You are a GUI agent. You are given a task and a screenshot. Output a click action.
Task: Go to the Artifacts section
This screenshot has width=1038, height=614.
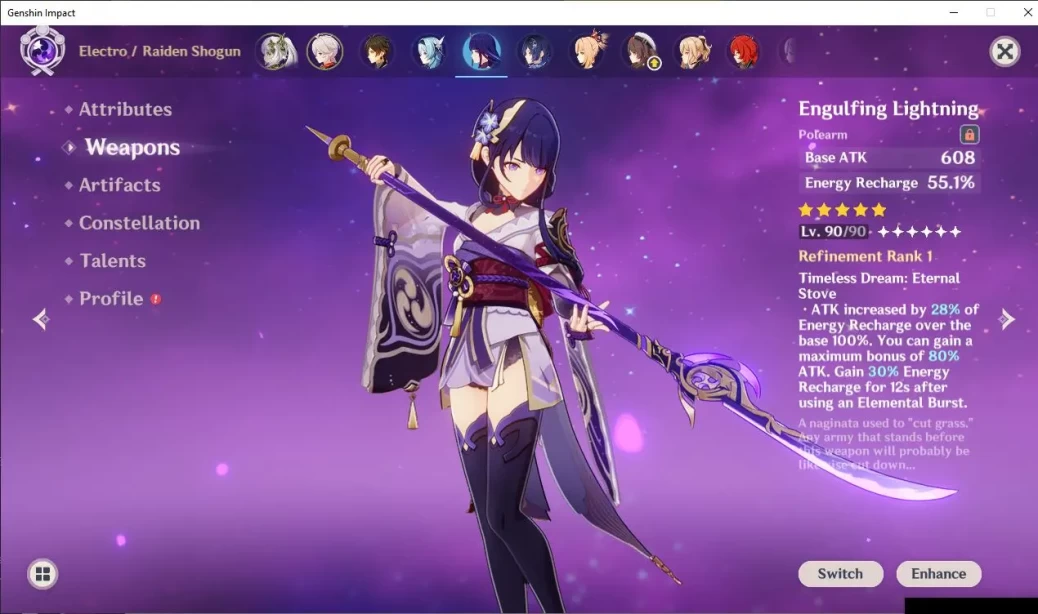pyautogui.click(x=119, y=185)
